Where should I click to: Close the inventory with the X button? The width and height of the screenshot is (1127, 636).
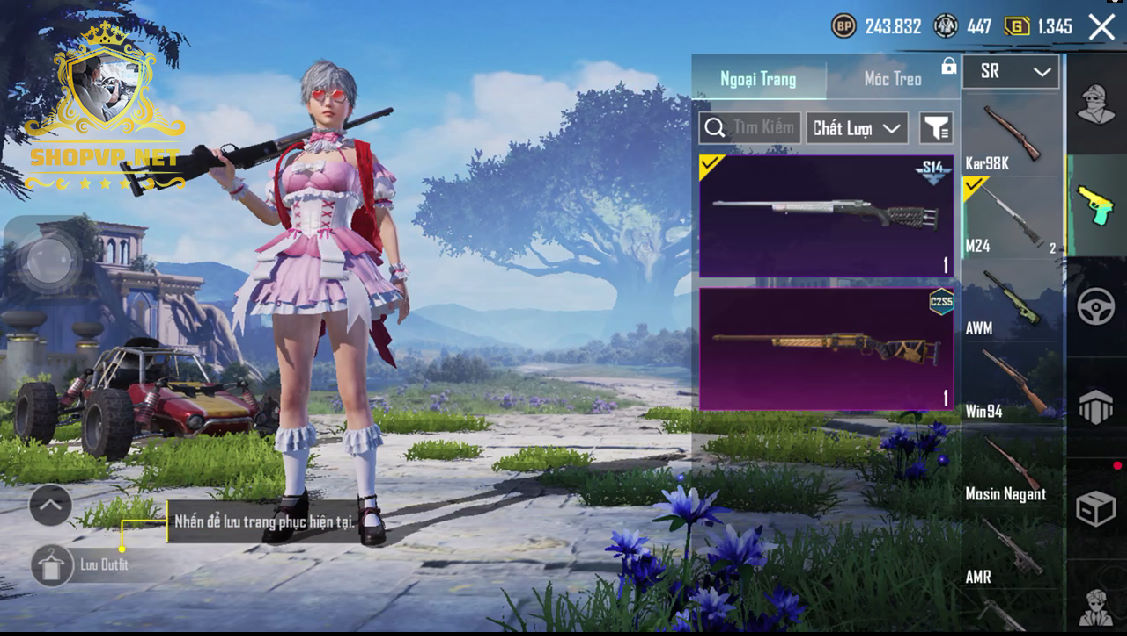coord(1101,27)
